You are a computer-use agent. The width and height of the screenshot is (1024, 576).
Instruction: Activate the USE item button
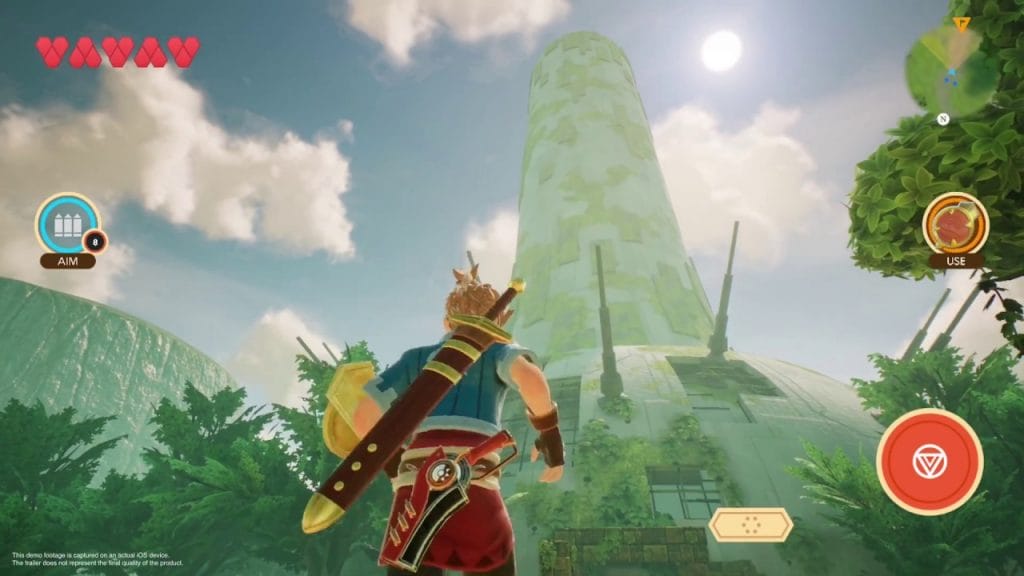(x=955, y=225)
